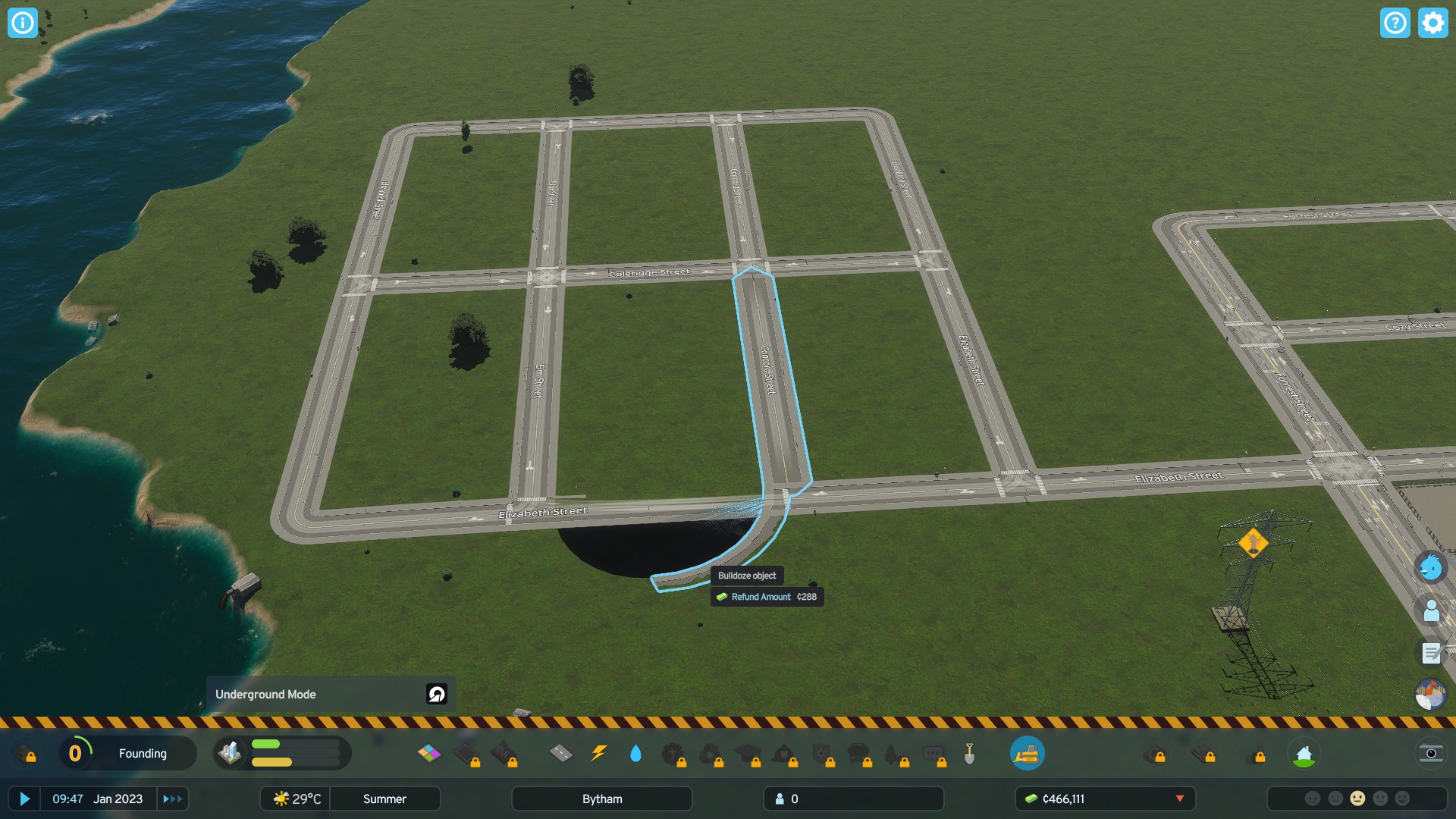Expand the population counter panel
1456x819 pixels.
pyautogui.click(x=852, y=799)
